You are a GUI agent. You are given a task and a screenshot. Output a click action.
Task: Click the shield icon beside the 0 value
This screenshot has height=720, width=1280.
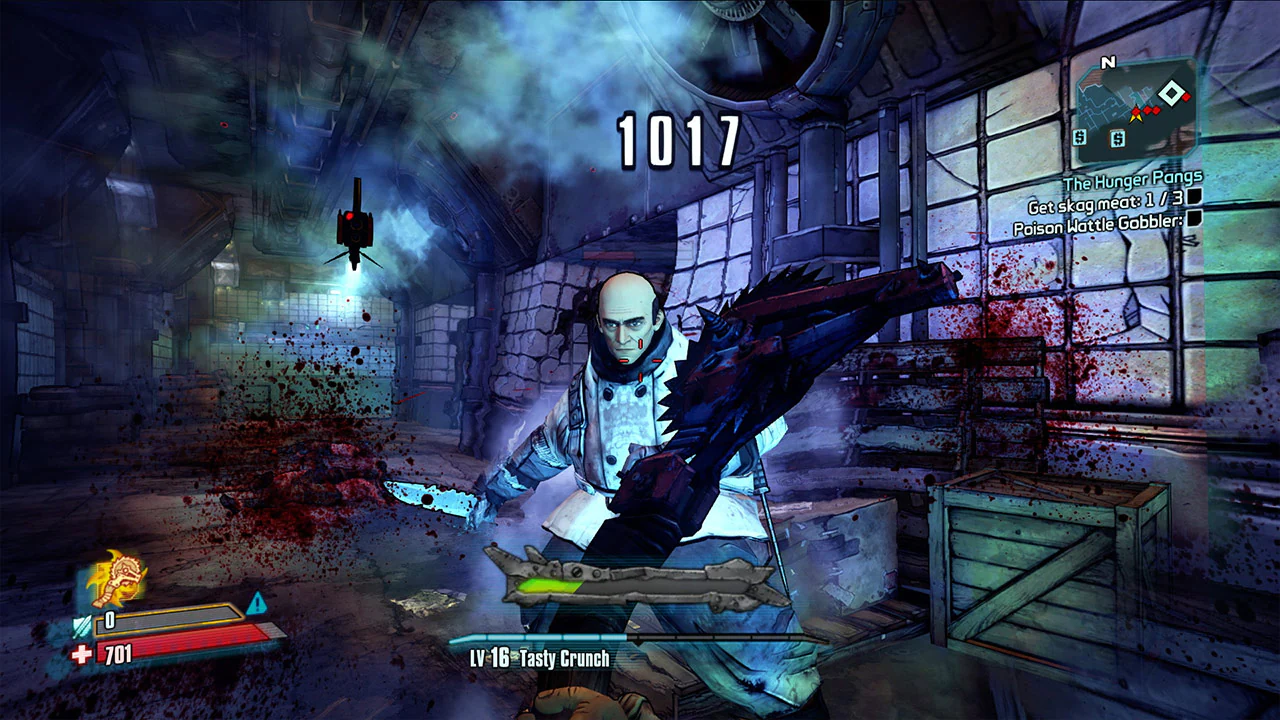point(82,626)
